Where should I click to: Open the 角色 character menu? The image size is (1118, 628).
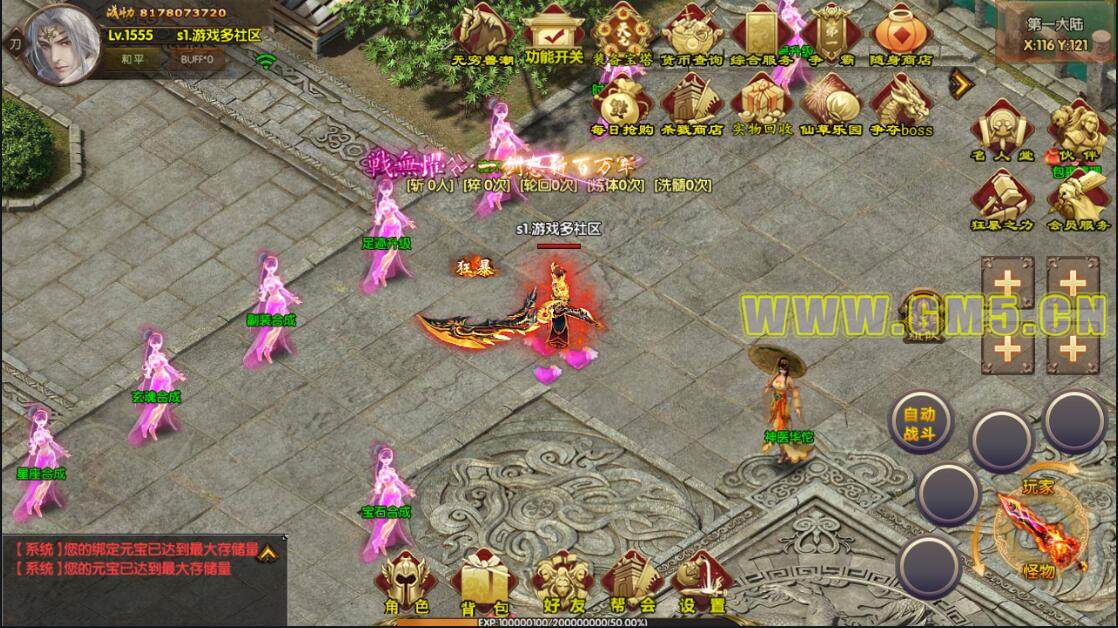click(x=407, y=583)
